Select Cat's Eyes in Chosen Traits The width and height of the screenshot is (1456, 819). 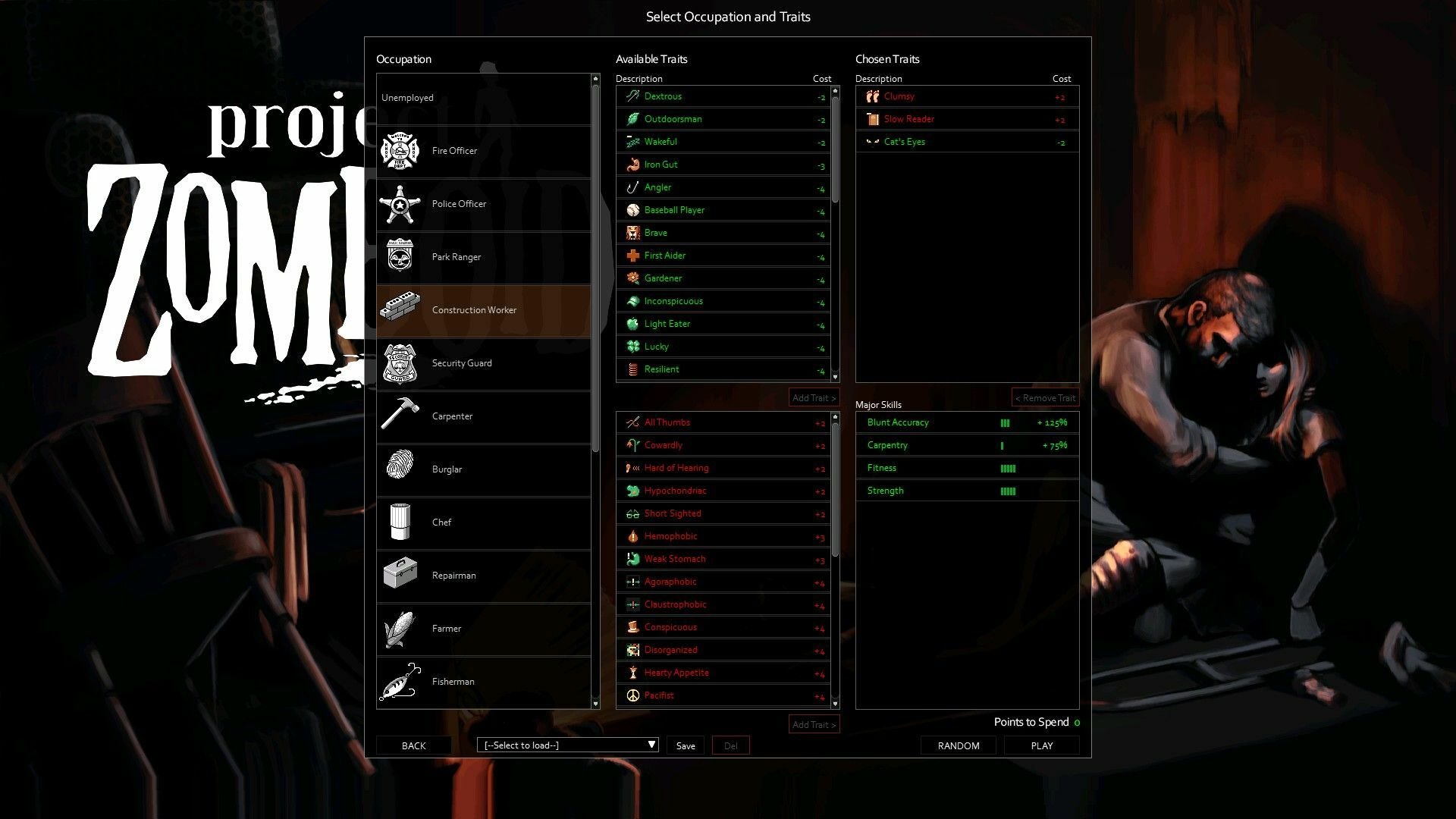tap(966, 142)
